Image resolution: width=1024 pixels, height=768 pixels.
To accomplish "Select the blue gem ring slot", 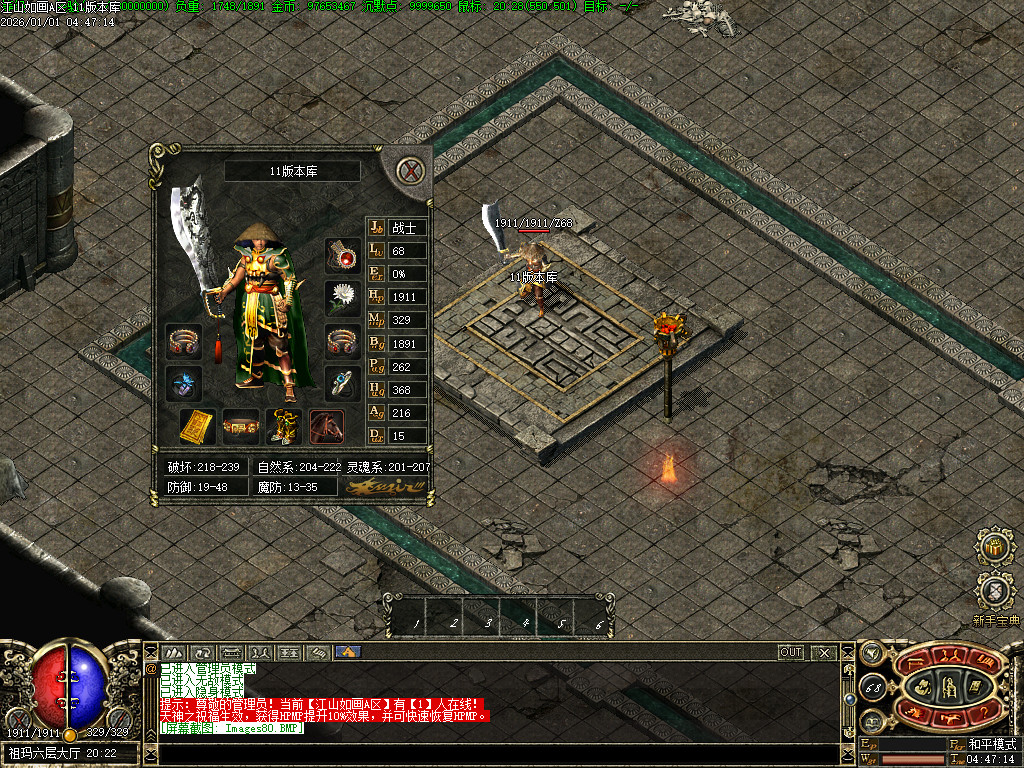I will pyautogui.click(x=343, y=383).
